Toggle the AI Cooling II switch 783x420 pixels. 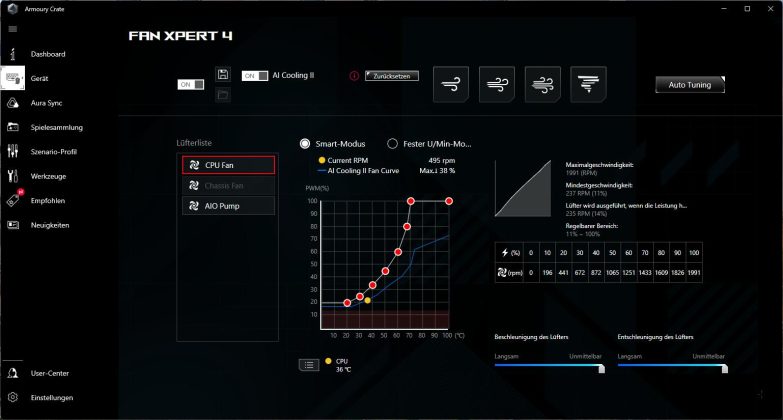(255, 76)
